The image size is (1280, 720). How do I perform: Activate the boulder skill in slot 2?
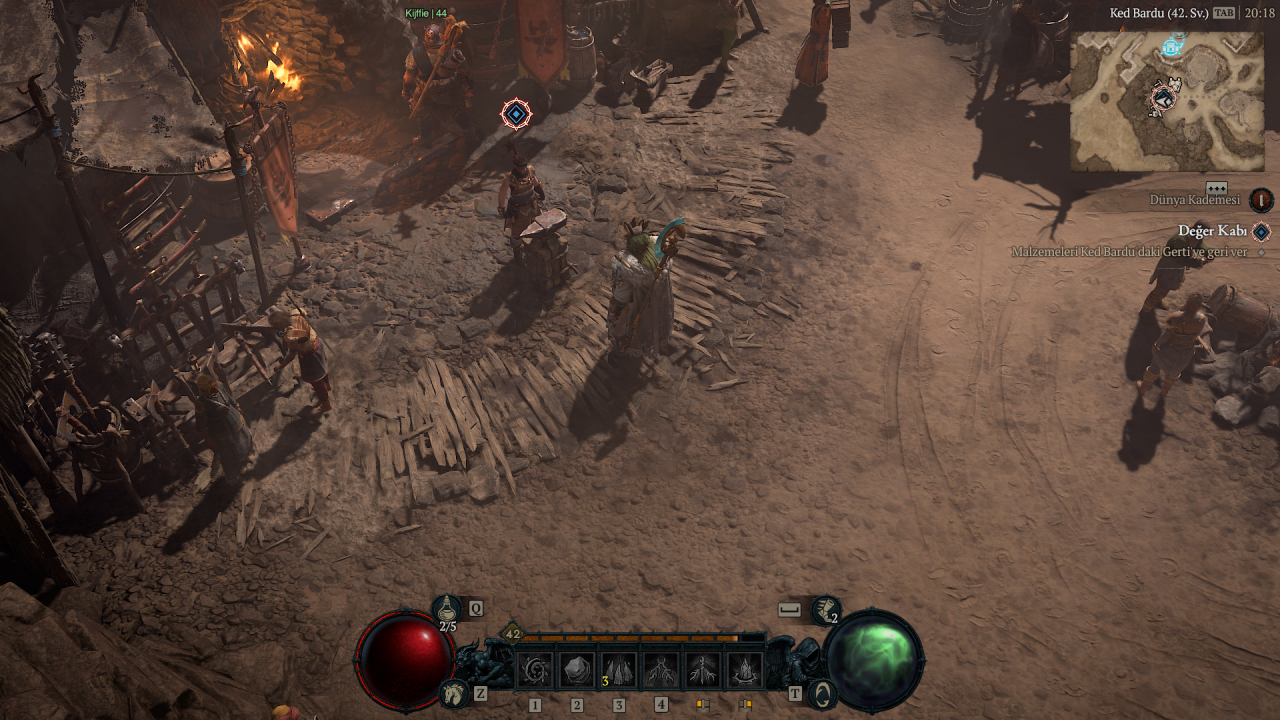576,670
